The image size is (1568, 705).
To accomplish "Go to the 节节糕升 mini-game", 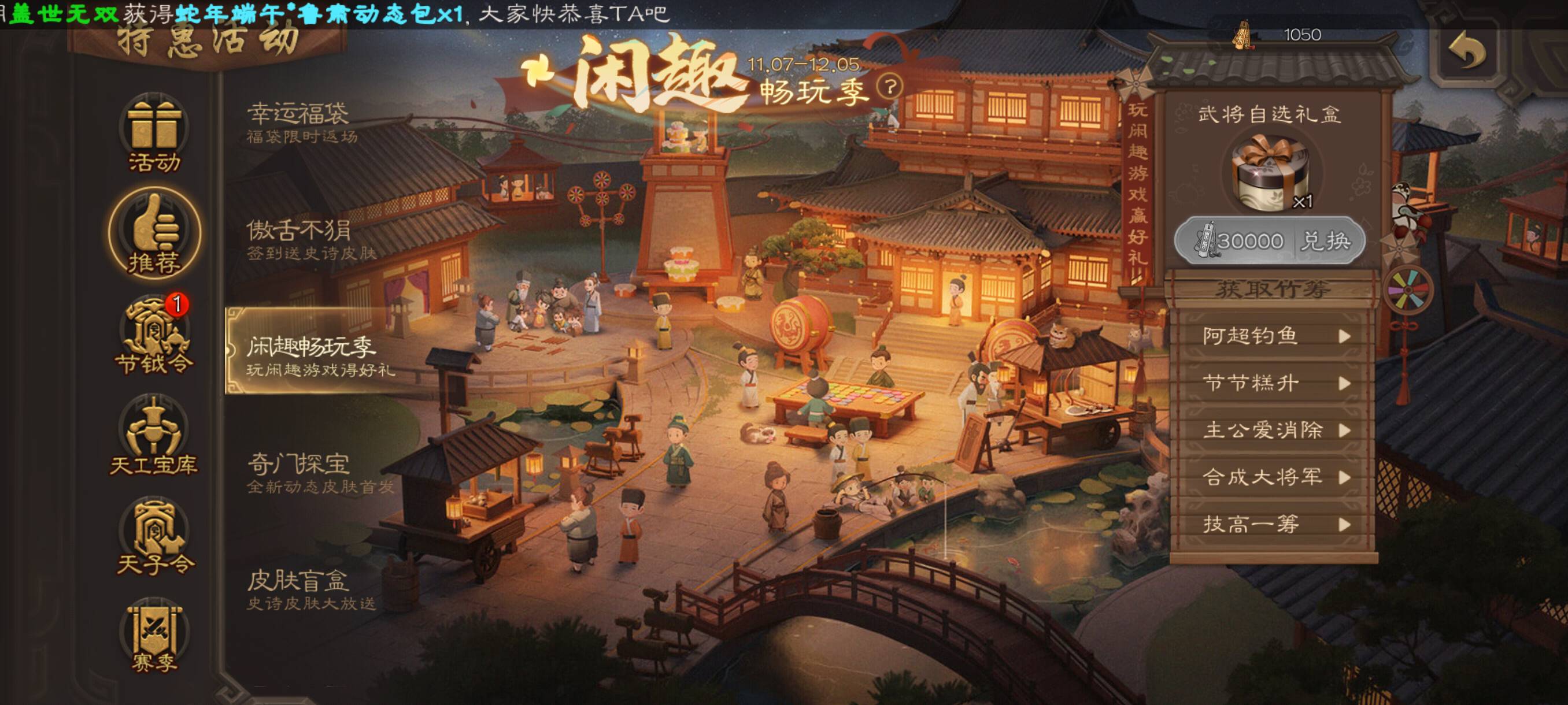I will pyautogui.click(x=1272, y=383).
